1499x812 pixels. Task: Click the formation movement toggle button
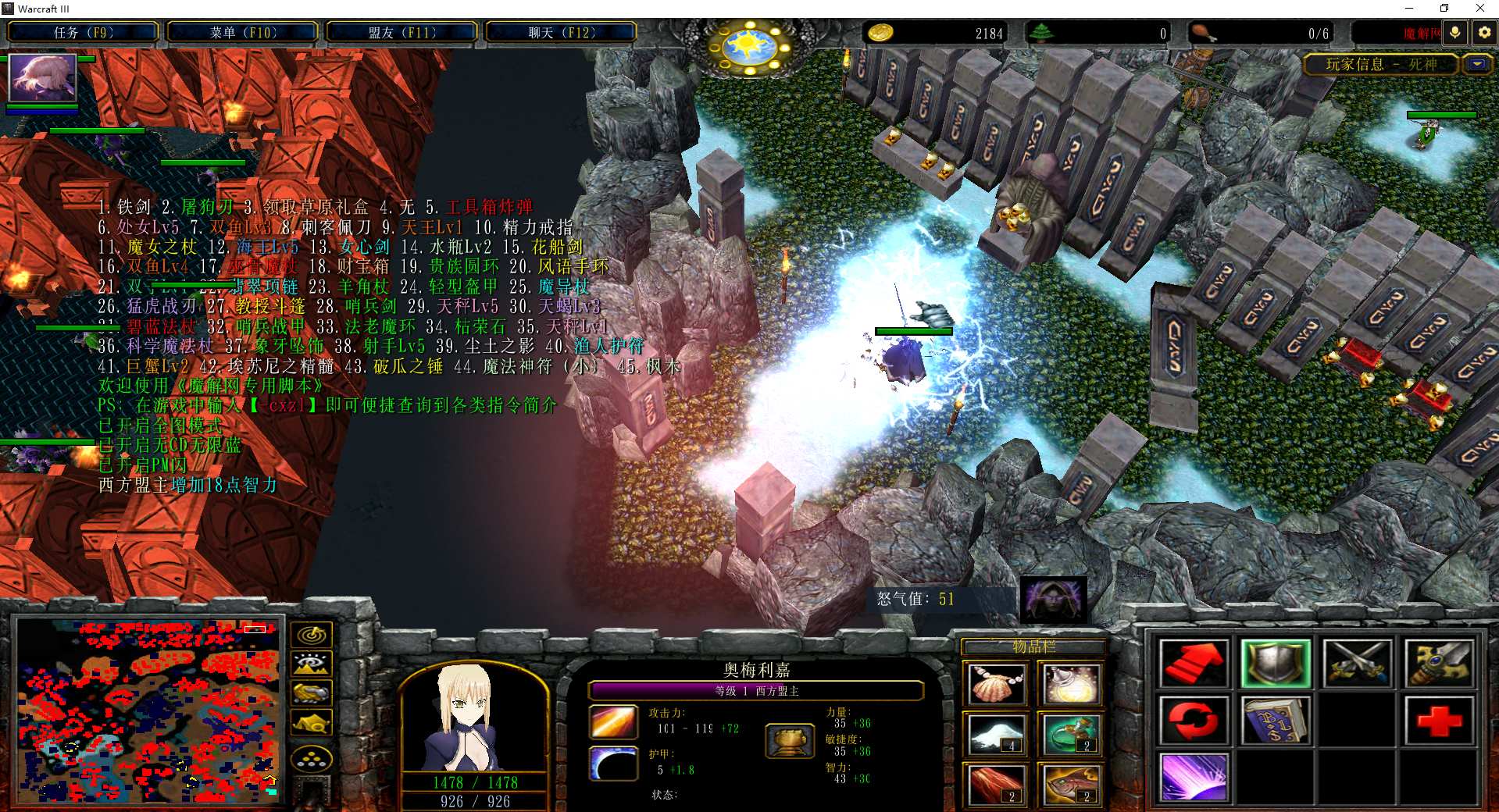coord(312,758)
